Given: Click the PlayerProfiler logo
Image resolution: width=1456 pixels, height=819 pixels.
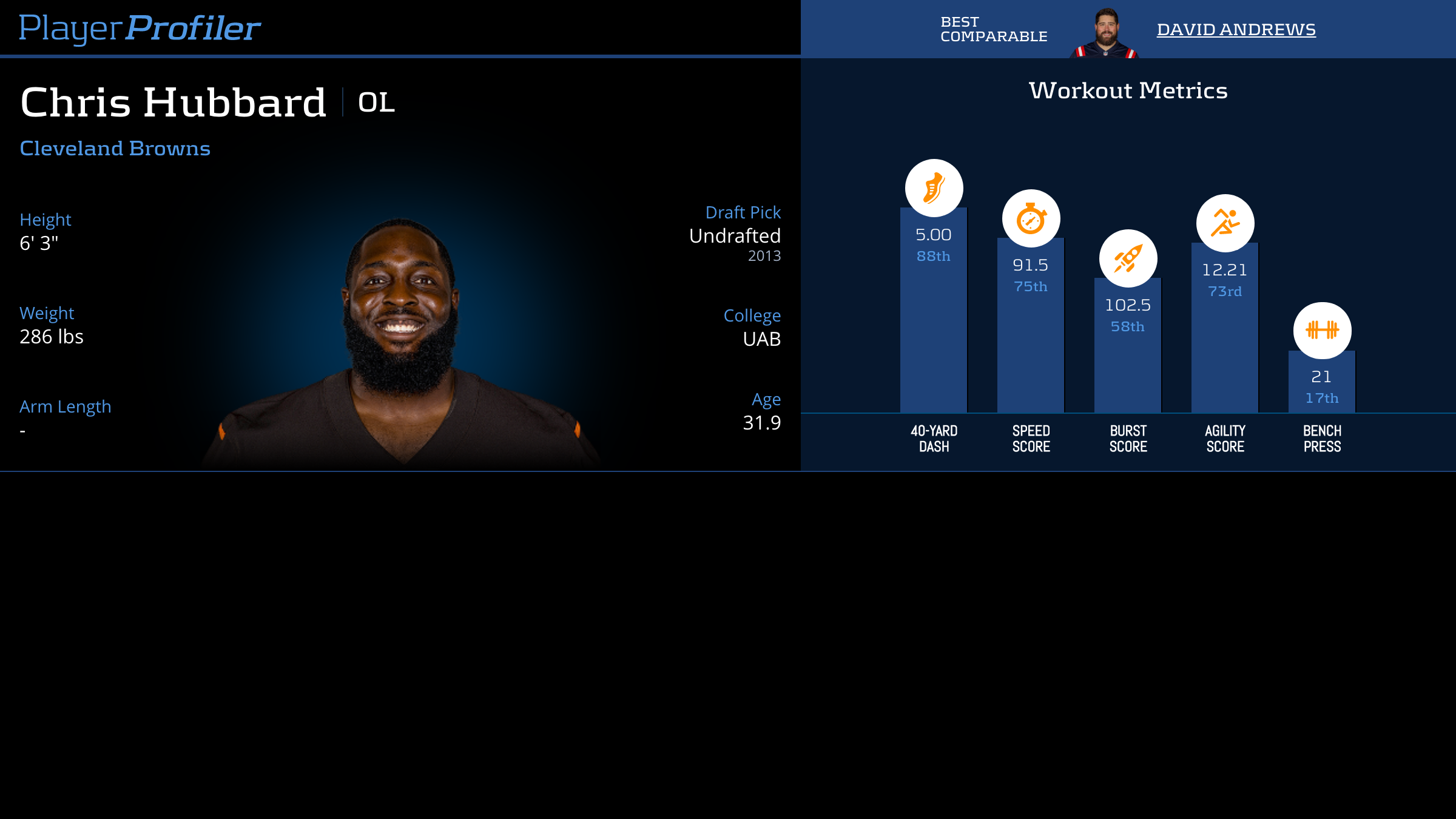Looking at the screenshot, I should tap(140, 28).
